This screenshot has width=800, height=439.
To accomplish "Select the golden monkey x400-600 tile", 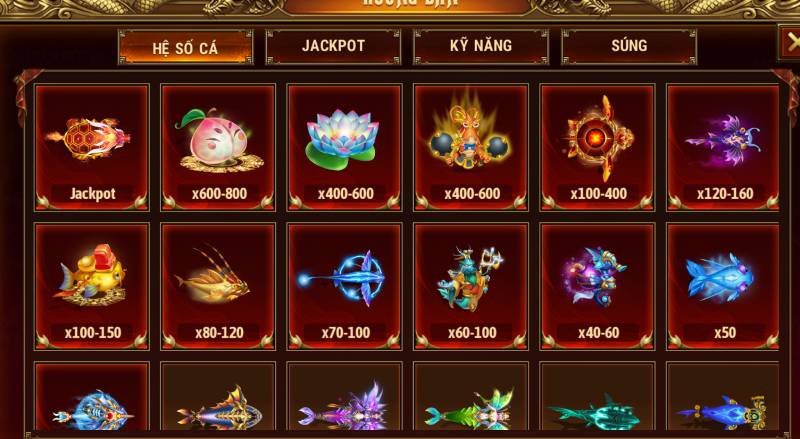I will coord(471,147).
